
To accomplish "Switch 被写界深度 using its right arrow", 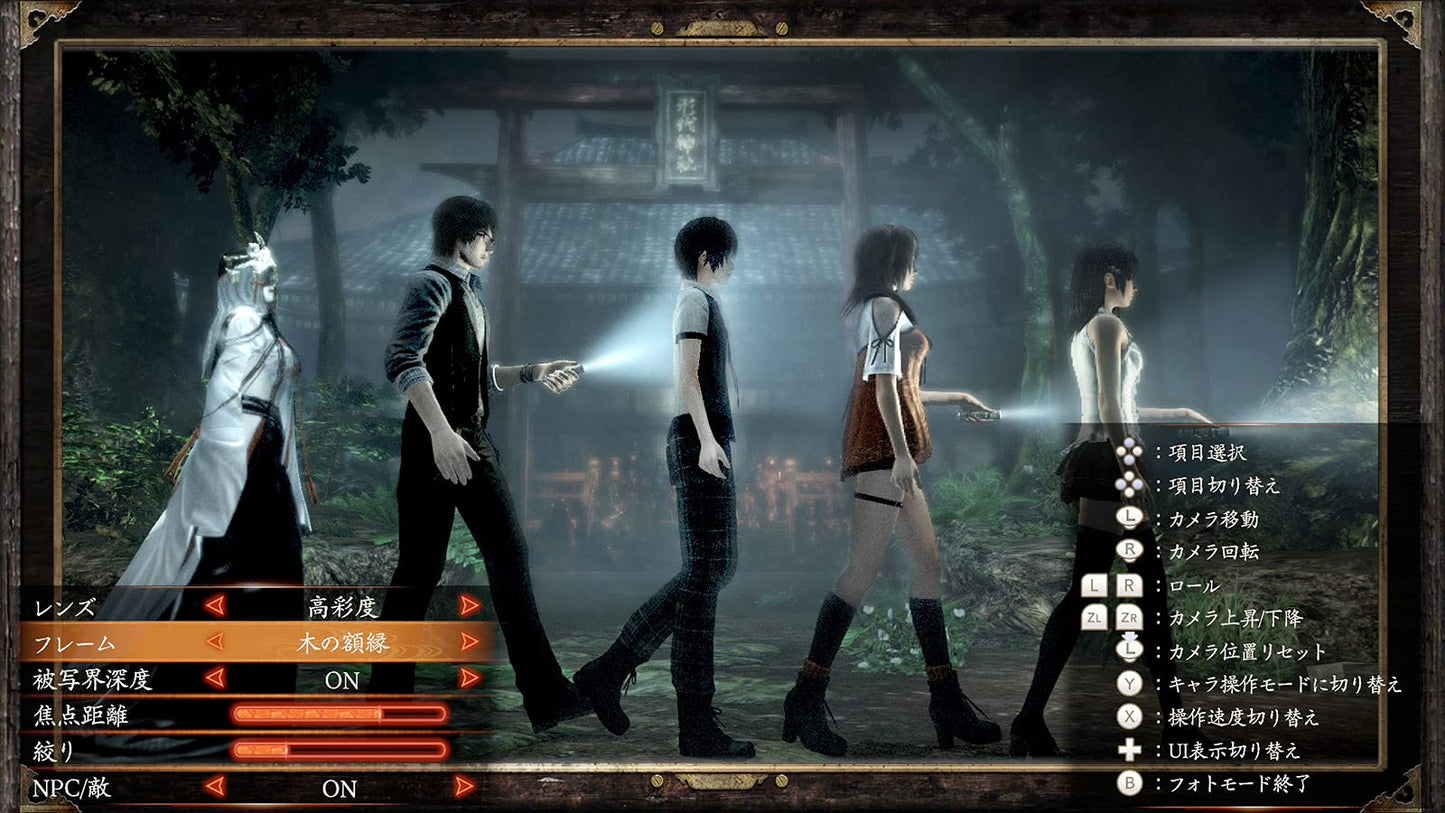I will point(468,678).
